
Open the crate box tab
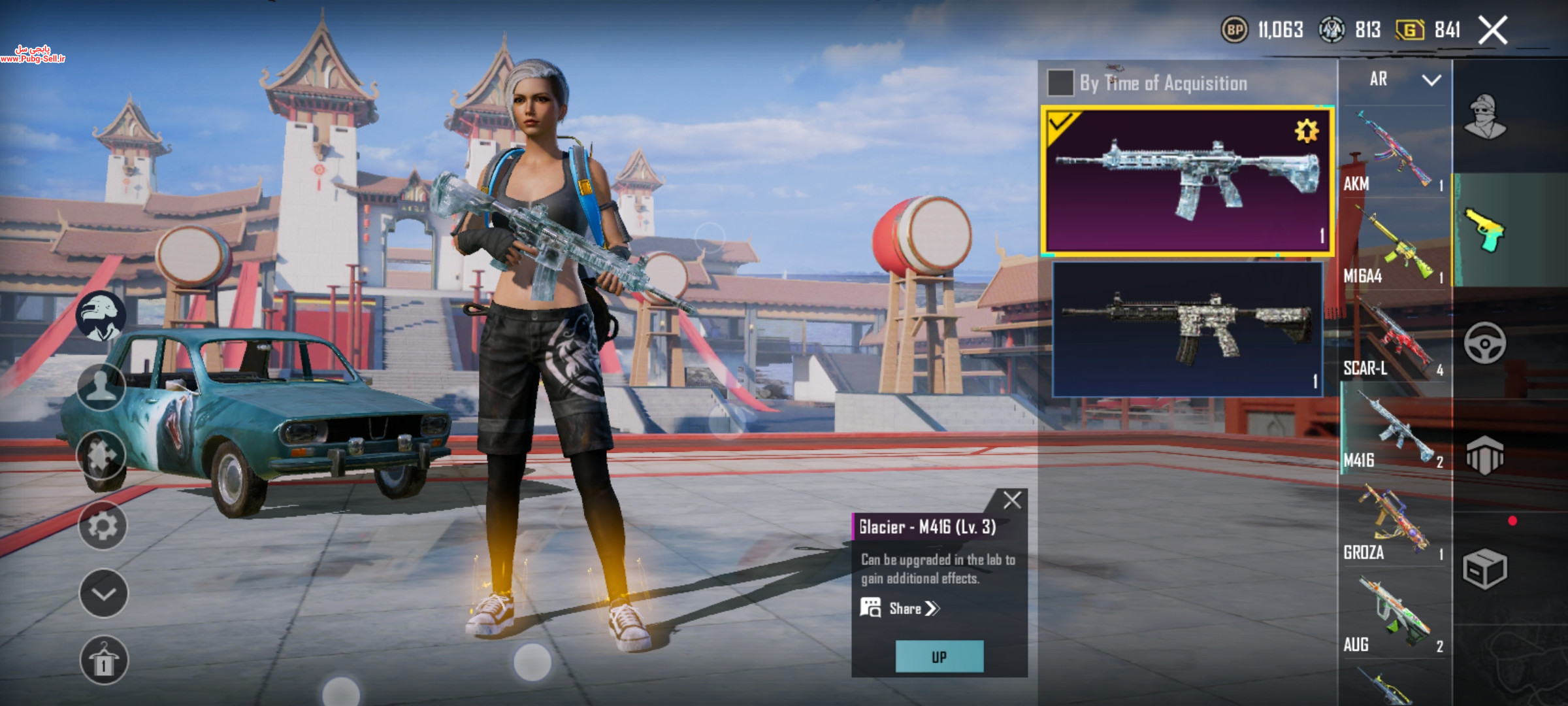1484,569
